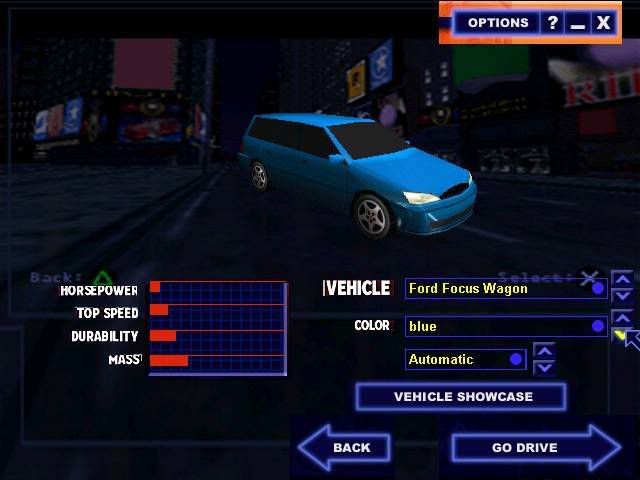Choose next color with the down arrow

(x=621, y=334)
